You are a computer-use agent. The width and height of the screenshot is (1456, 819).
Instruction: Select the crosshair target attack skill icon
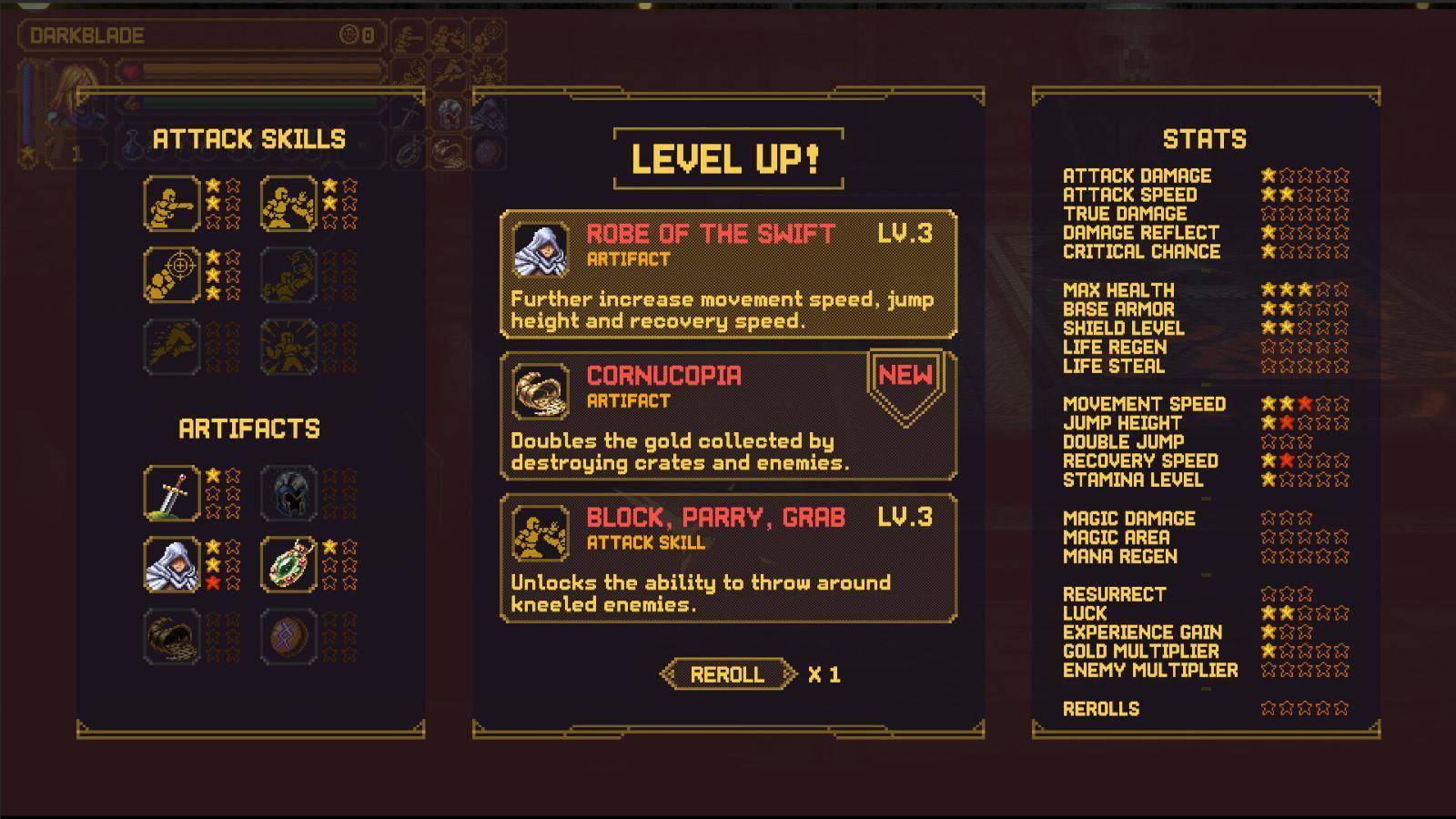(x=171, y=274)
